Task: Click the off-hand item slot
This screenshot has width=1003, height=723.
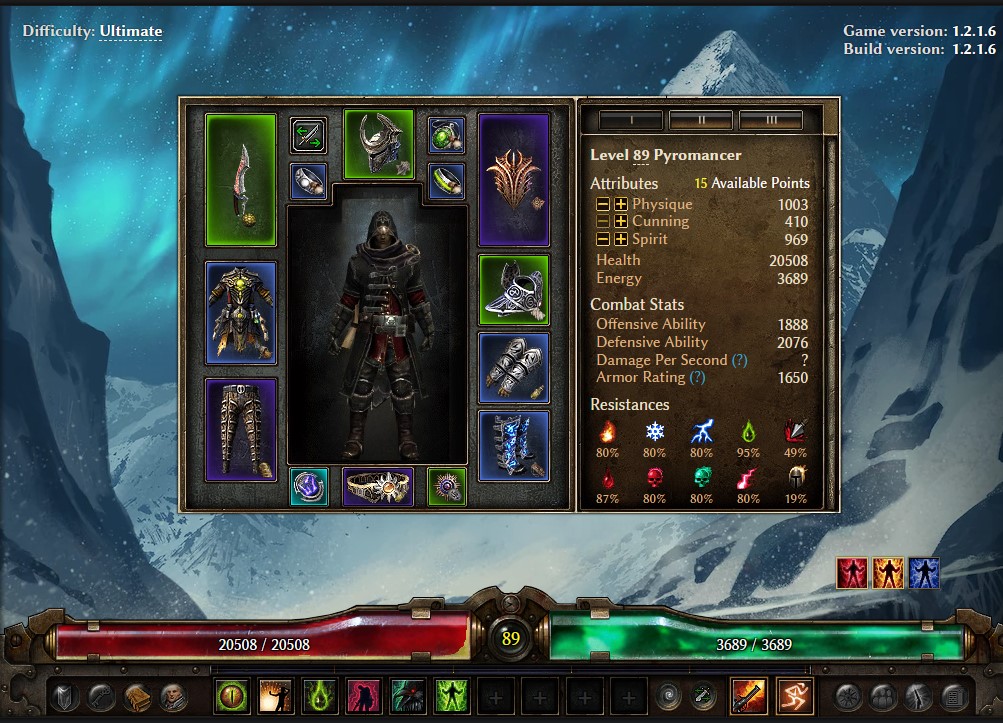Action: 514,179
